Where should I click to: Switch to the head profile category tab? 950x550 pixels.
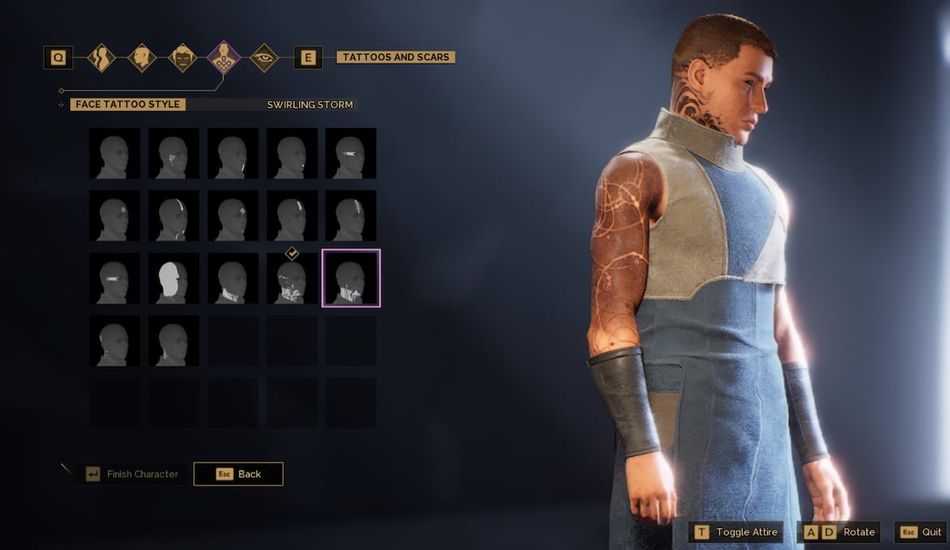click(x=141, y=58)
